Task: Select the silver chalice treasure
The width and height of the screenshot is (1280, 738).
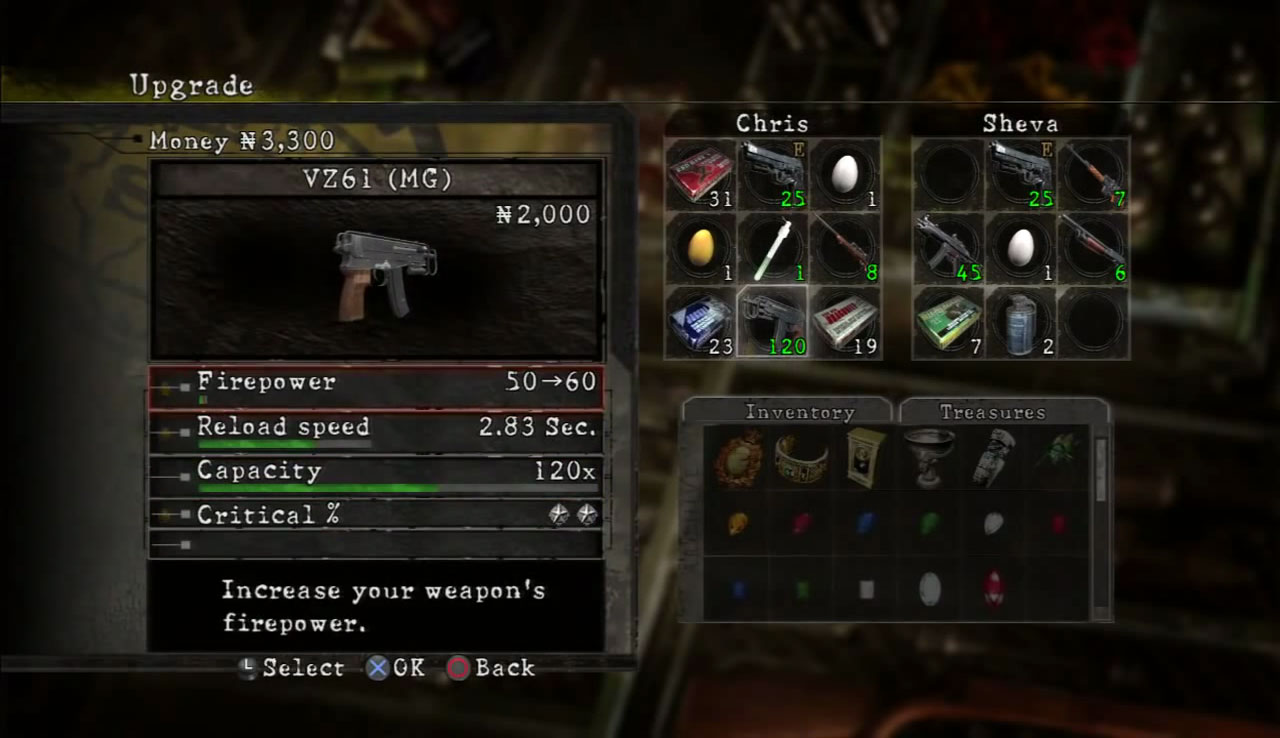Action: 928,456
